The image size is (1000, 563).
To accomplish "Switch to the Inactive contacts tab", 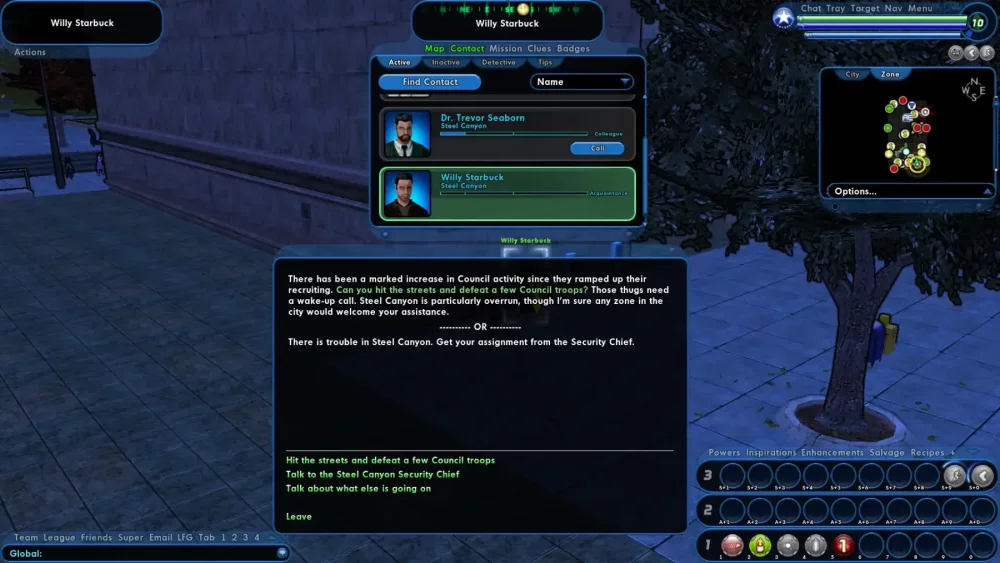I will (x=446, y=63).
